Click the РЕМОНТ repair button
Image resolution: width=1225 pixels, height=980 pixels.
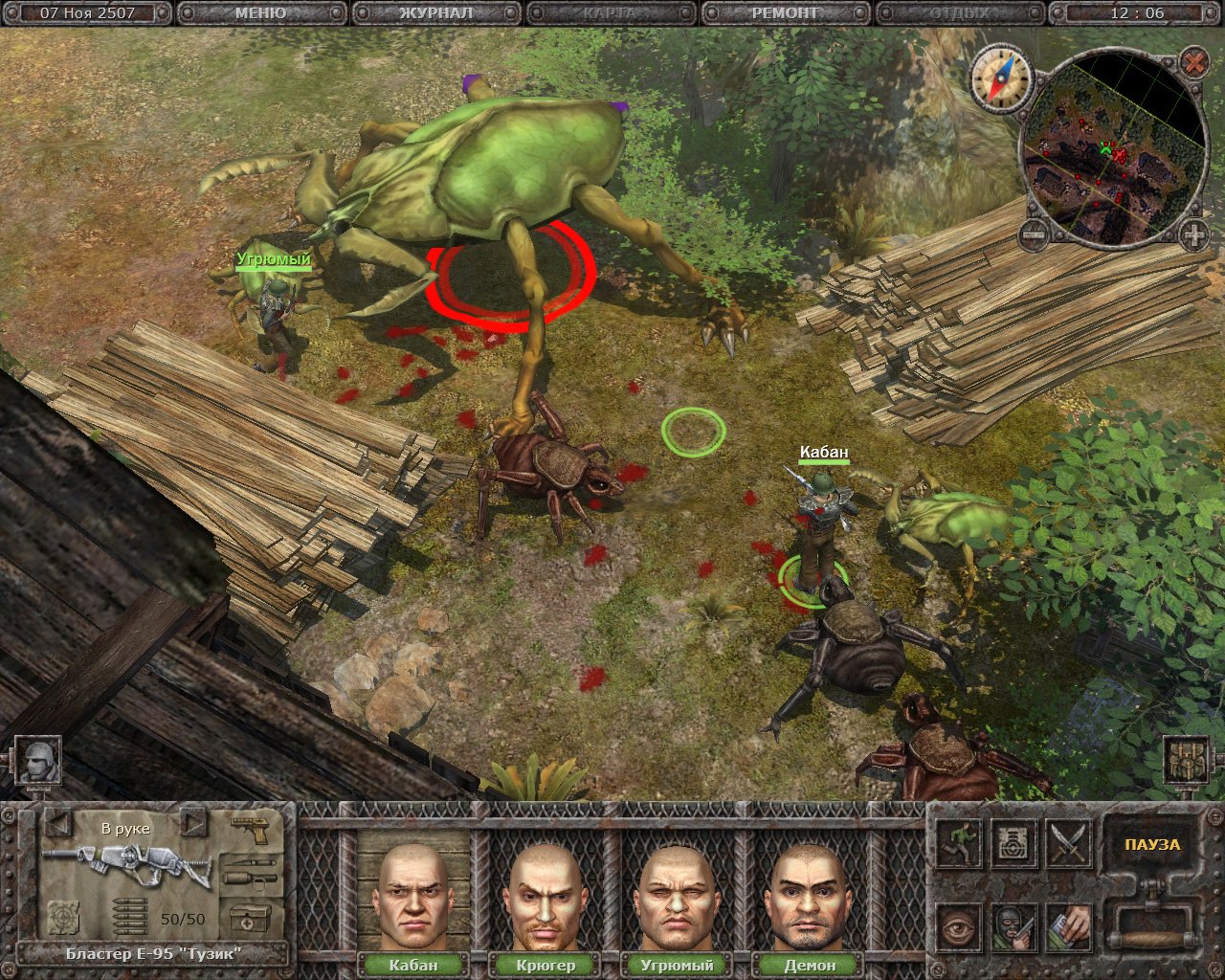(x=785, y=13)
